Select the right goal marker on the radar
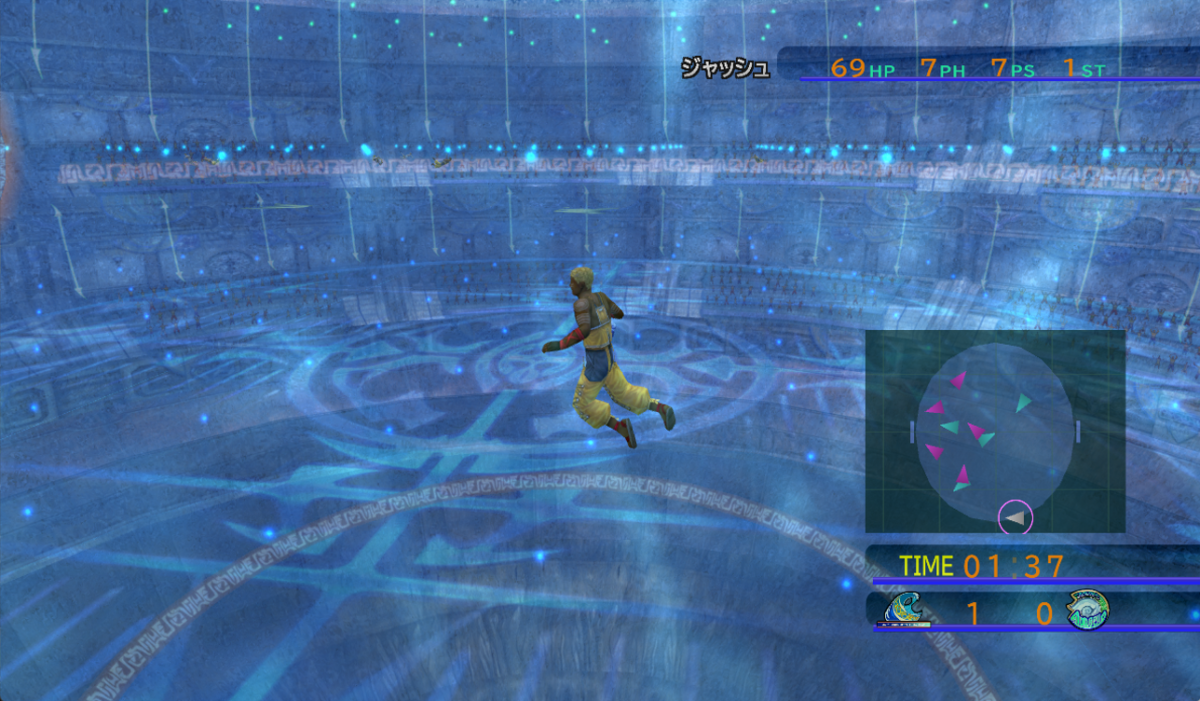The width and height of the screenshot is (1200, 701). 1078,431
